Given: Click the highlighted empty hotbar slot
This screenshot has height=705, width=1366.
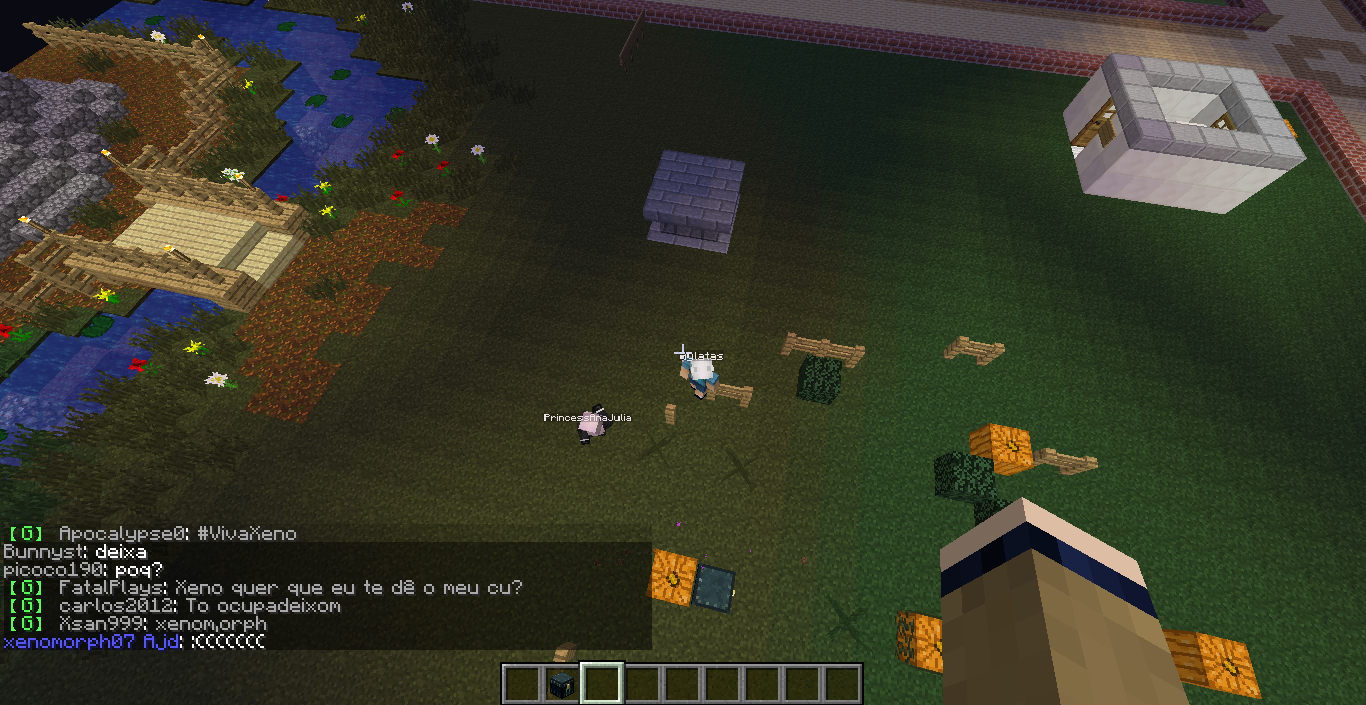Looking at the screenshot, I should click(602, 684).
